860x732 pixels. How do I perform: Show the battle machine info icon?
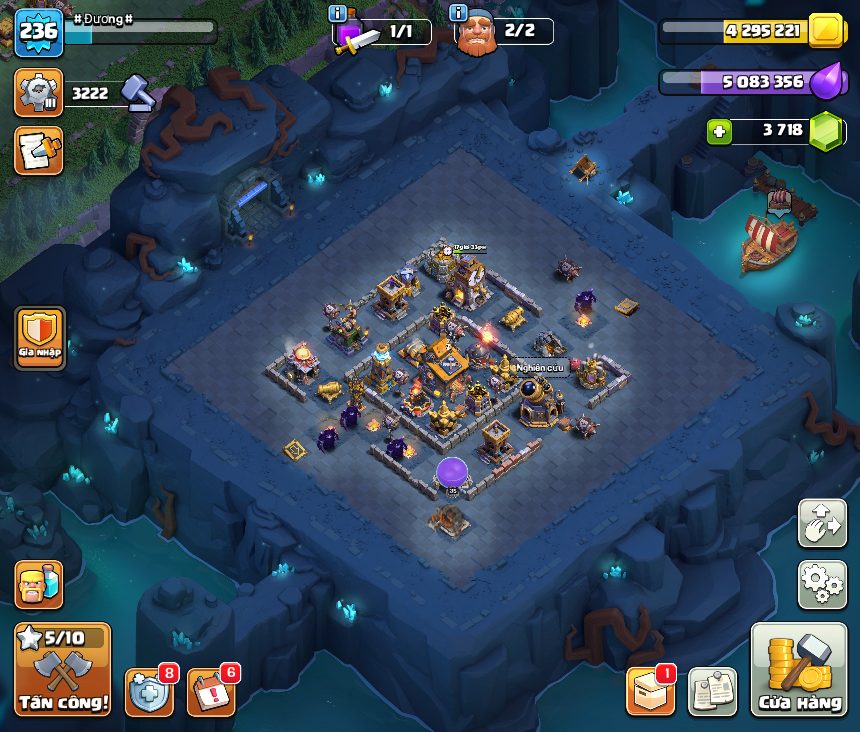337,13
